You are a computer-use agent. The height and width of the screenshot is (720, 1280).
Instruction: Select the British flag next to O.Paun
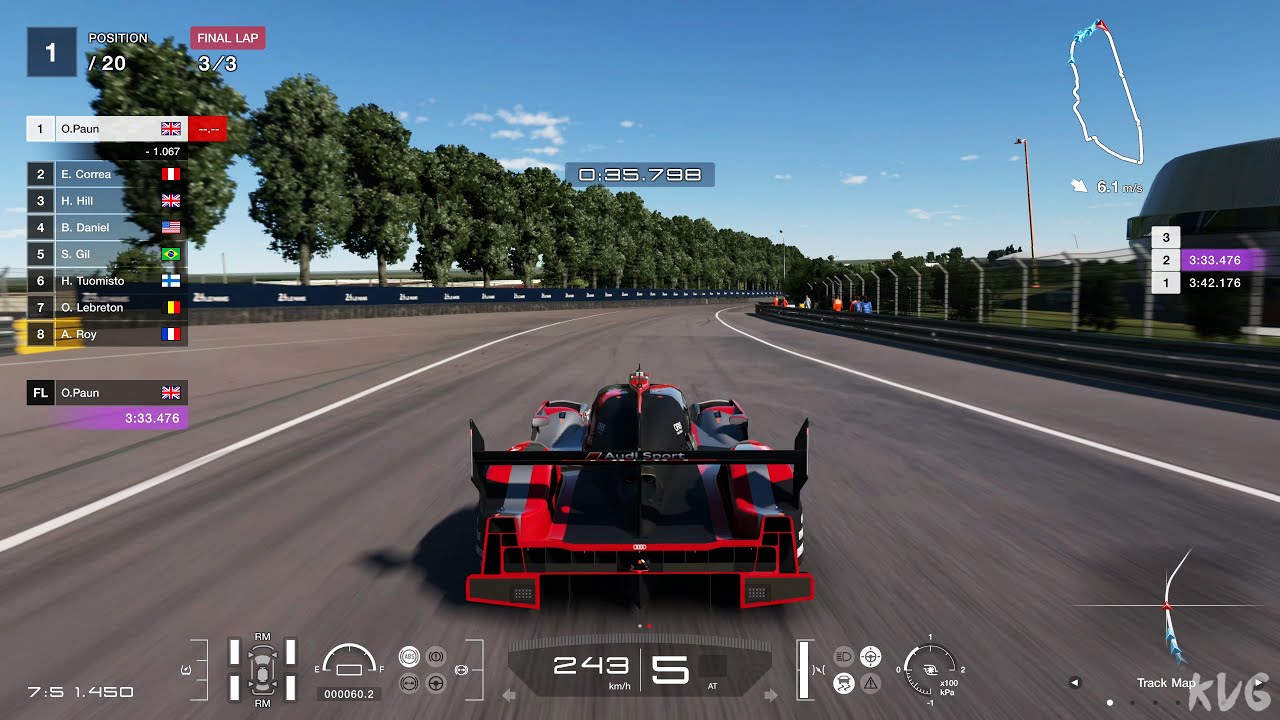[x=170, y=128]
